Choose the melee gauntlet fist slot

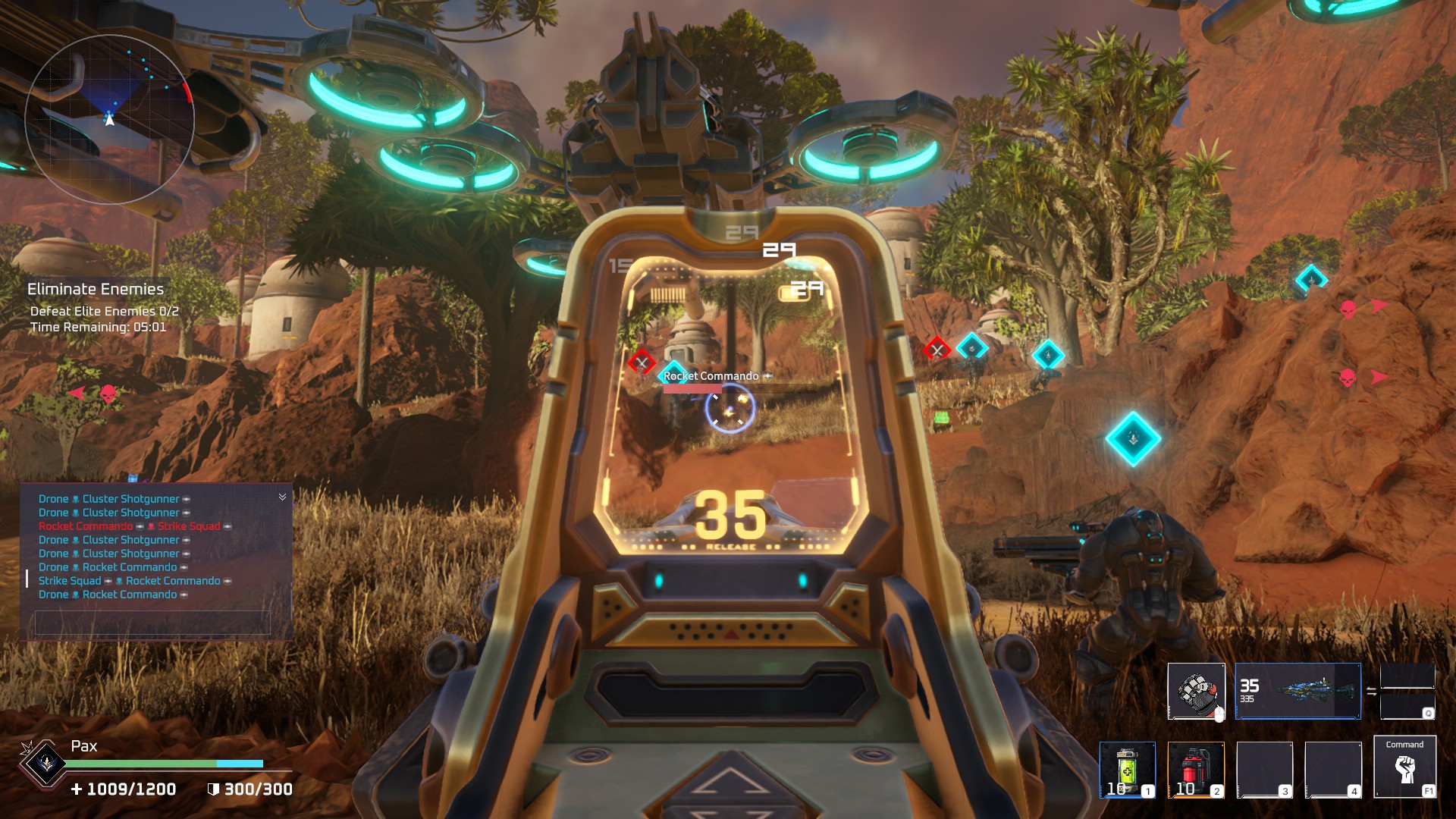pos(1196,691)
